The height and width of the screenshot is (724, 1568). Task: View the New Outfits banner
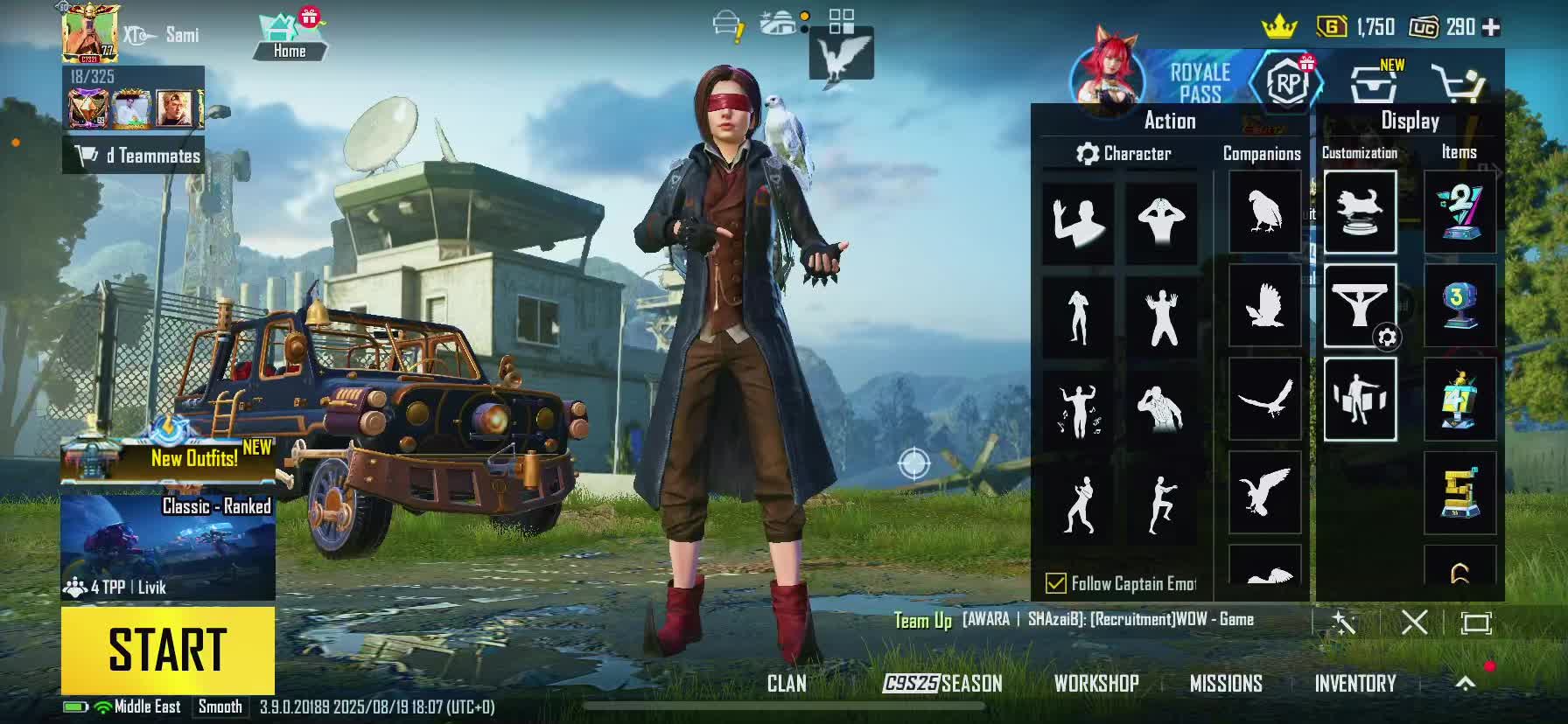point(167,456)
